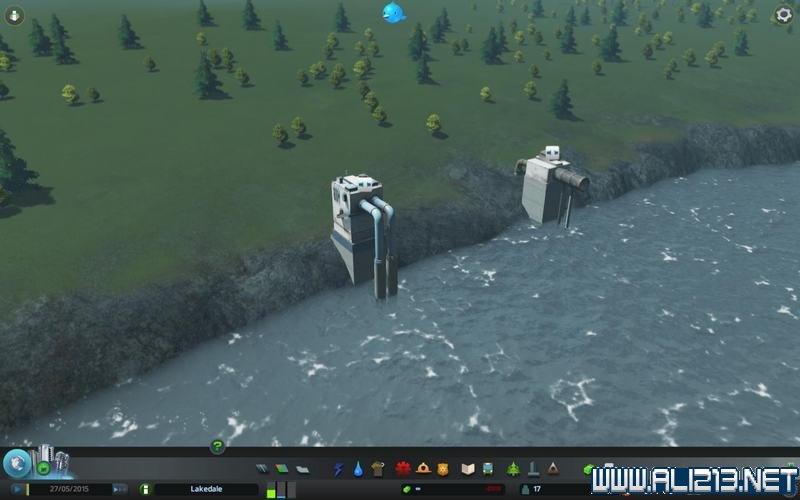
Task: Click the green question mark advisor button
Action: click(x=217, y=446)
